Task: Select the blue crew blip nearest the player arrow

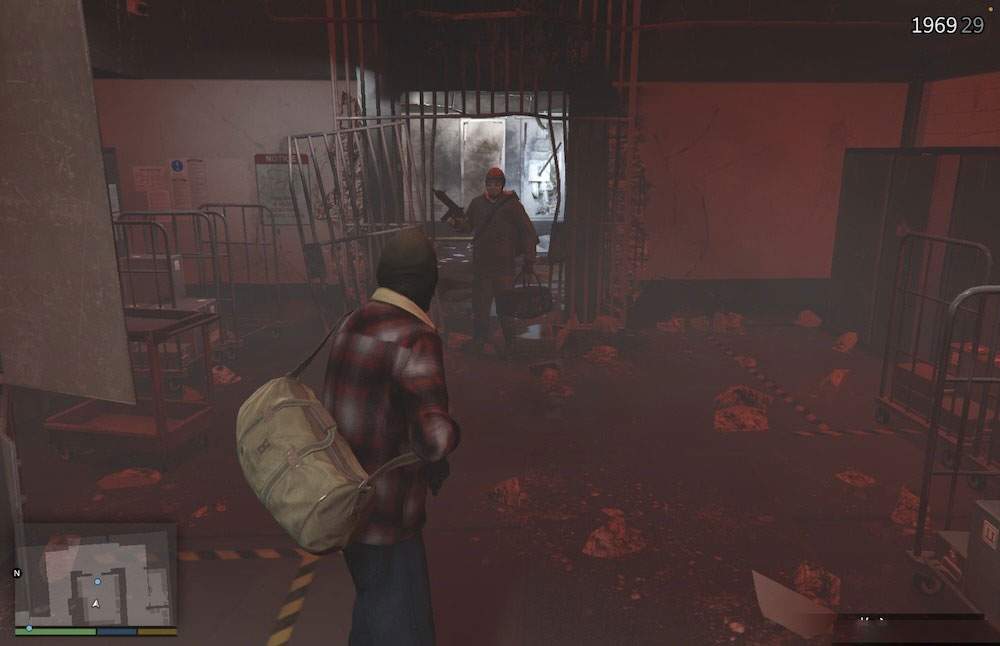Action: [x=97, y=580]
